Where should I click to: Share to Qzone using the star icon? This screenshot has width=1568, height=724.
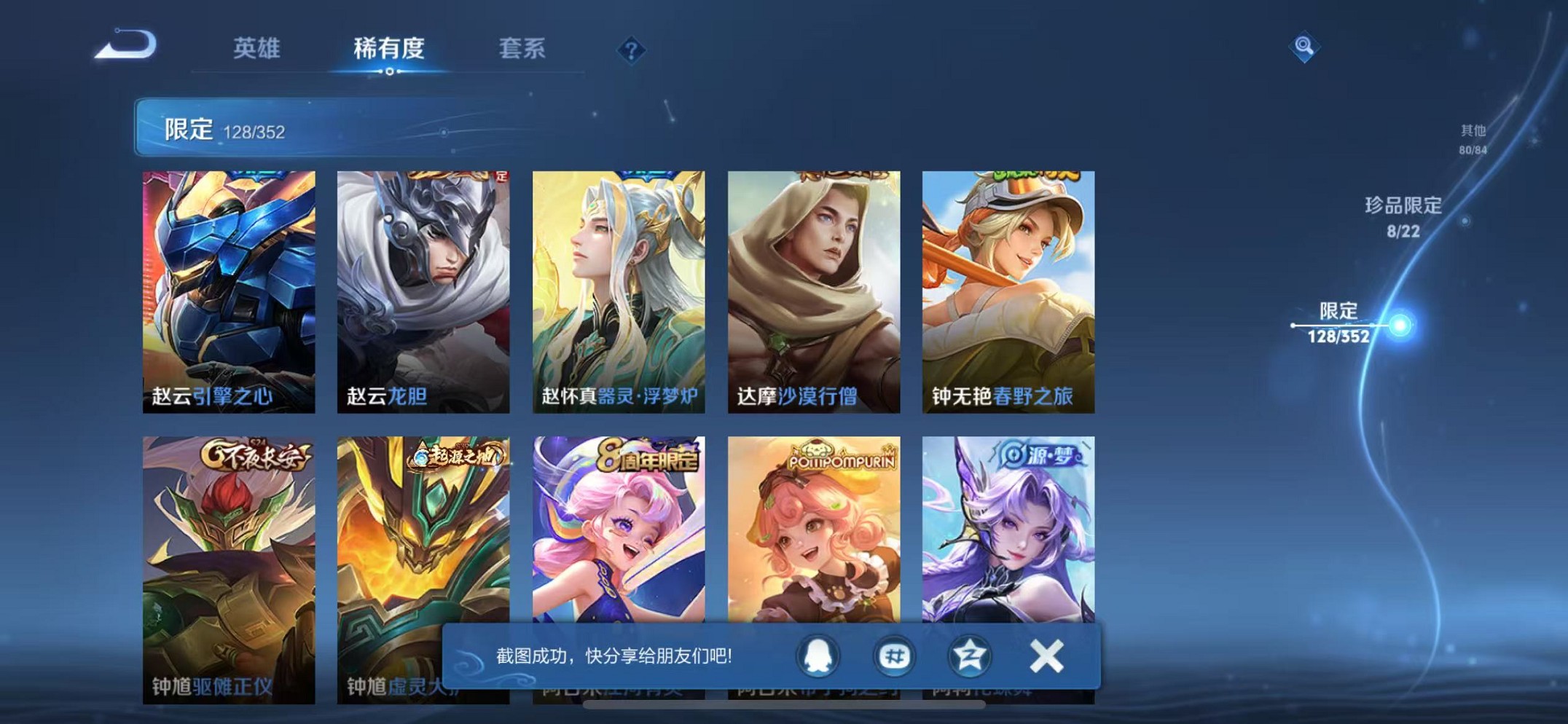pyautogui.click(x=971, y=656)
